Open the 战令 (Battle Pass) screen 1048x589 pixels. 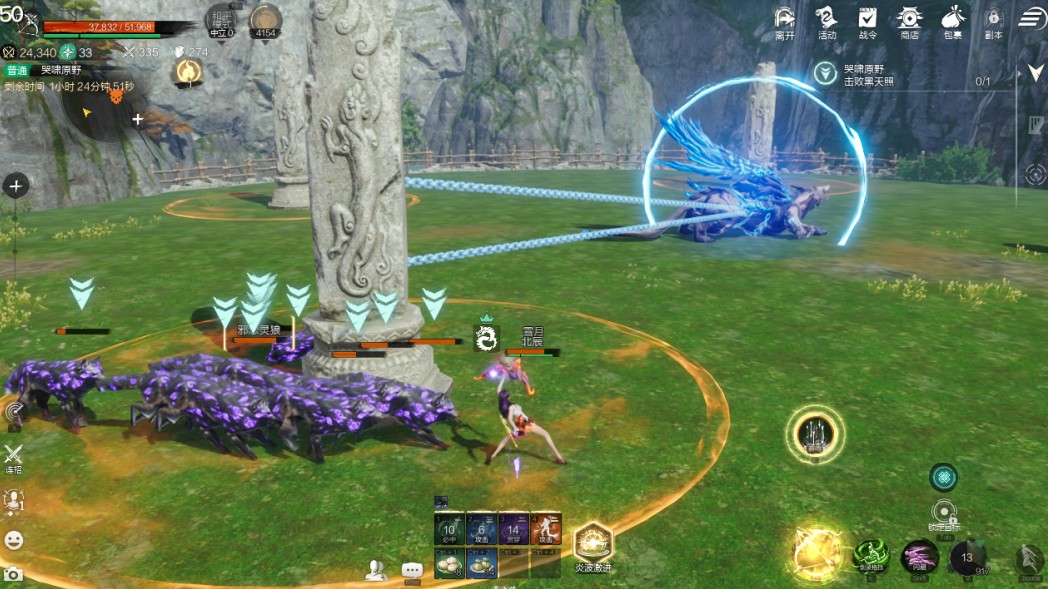click(x=867, y=21)
